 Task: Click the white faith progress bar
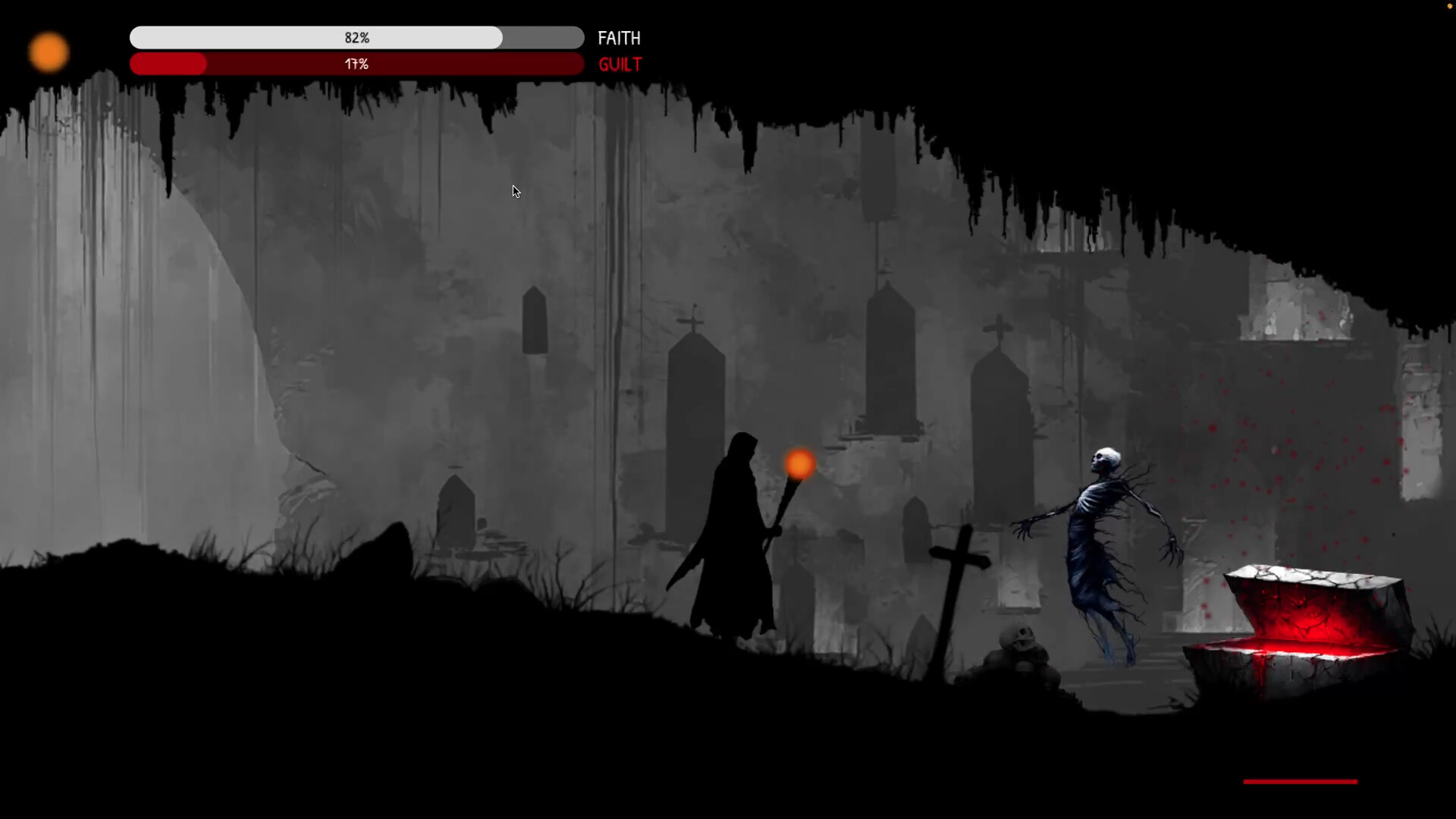point(303,37)
